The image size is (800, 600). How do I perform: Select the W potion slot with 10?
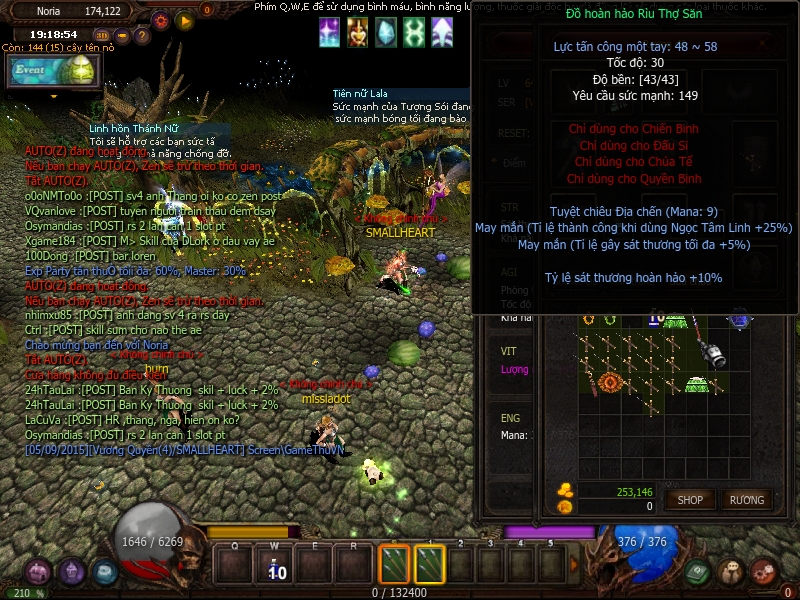pyautogui.click(x=274, y=566)
